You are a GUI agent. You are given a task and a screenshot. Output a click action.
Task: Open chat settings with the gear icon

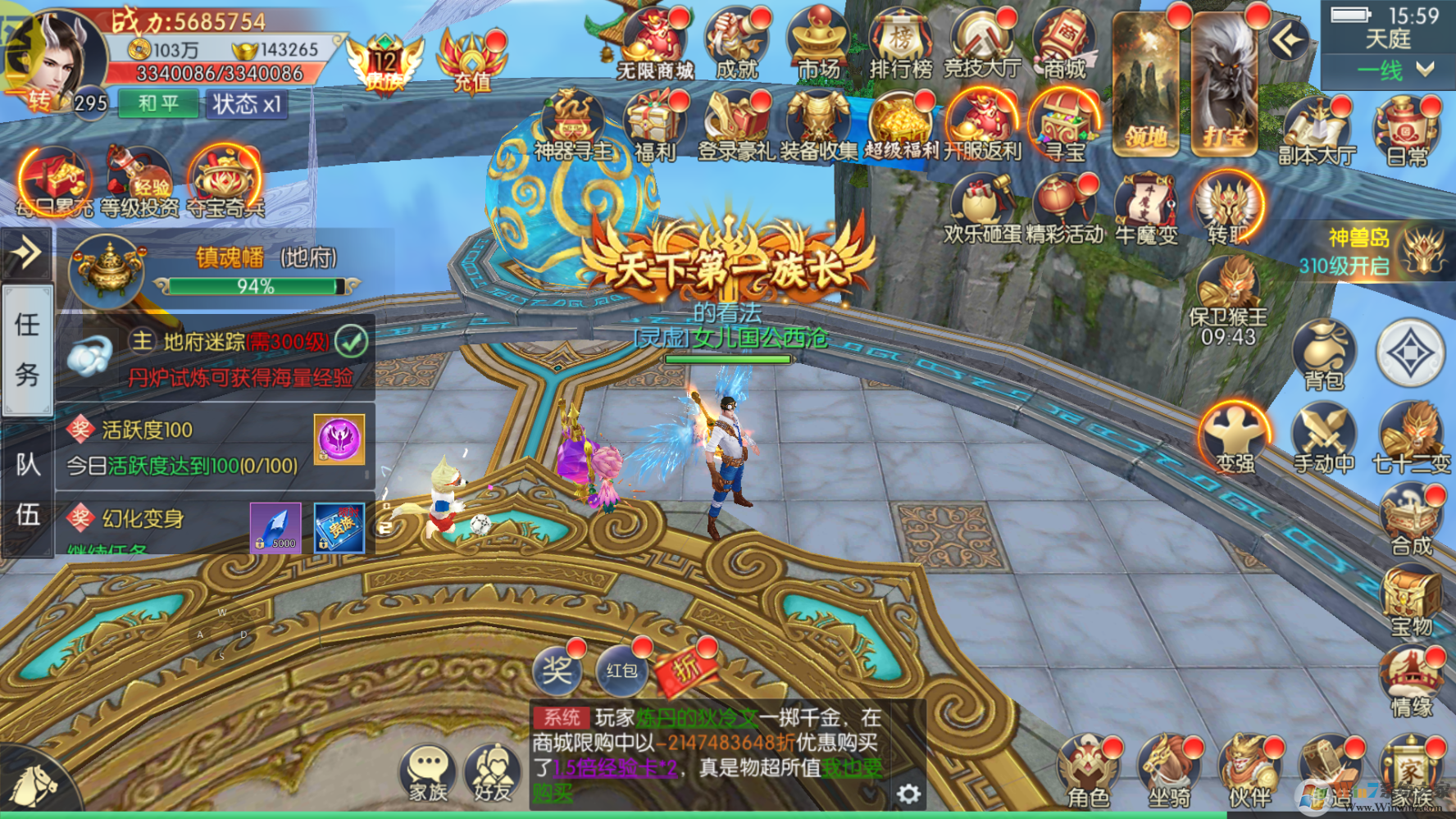pos(908,793)
